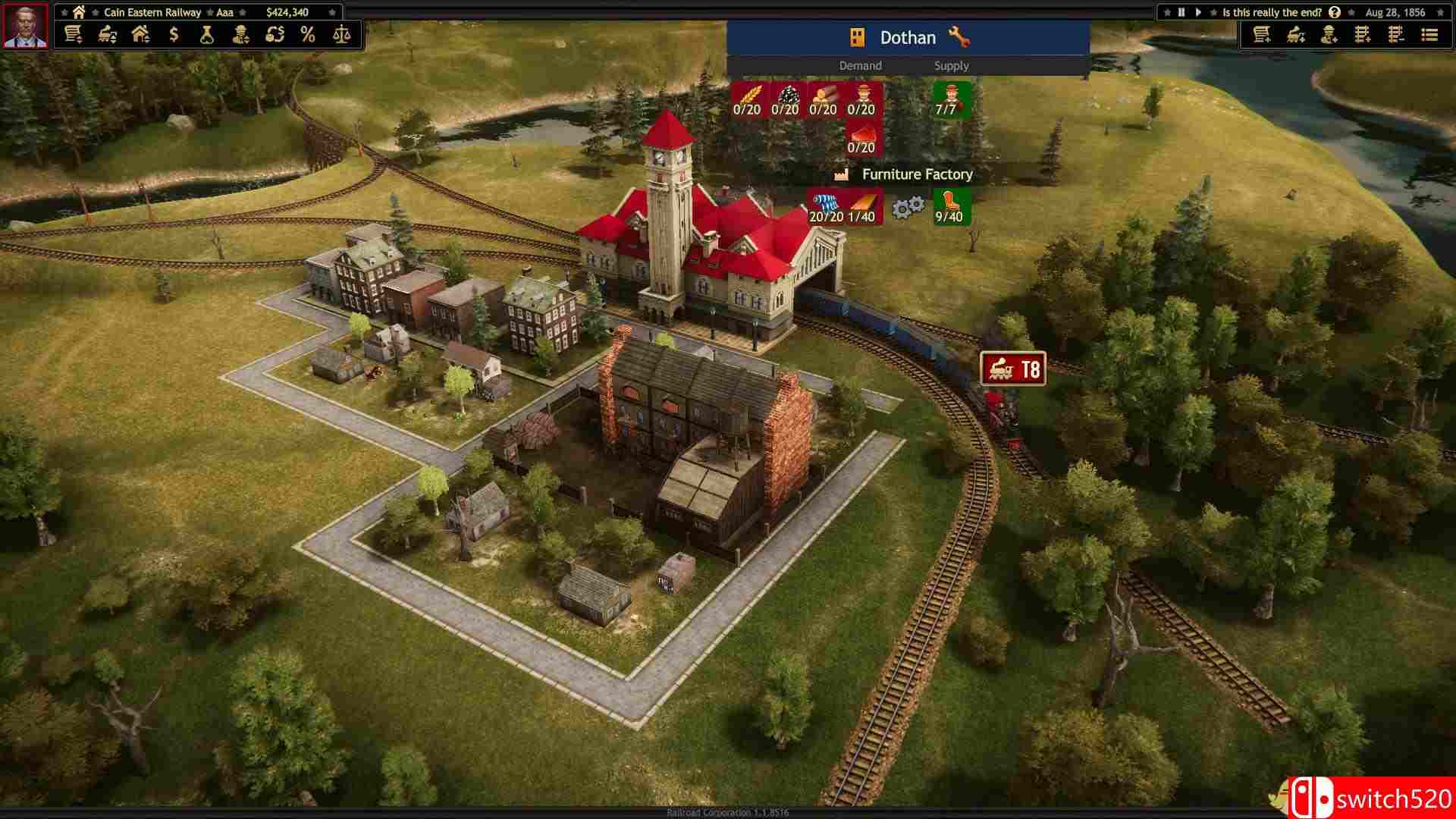Screen dimensions: 1456x819
Task: Select the remove track tool
Action: coord(1397,35)
